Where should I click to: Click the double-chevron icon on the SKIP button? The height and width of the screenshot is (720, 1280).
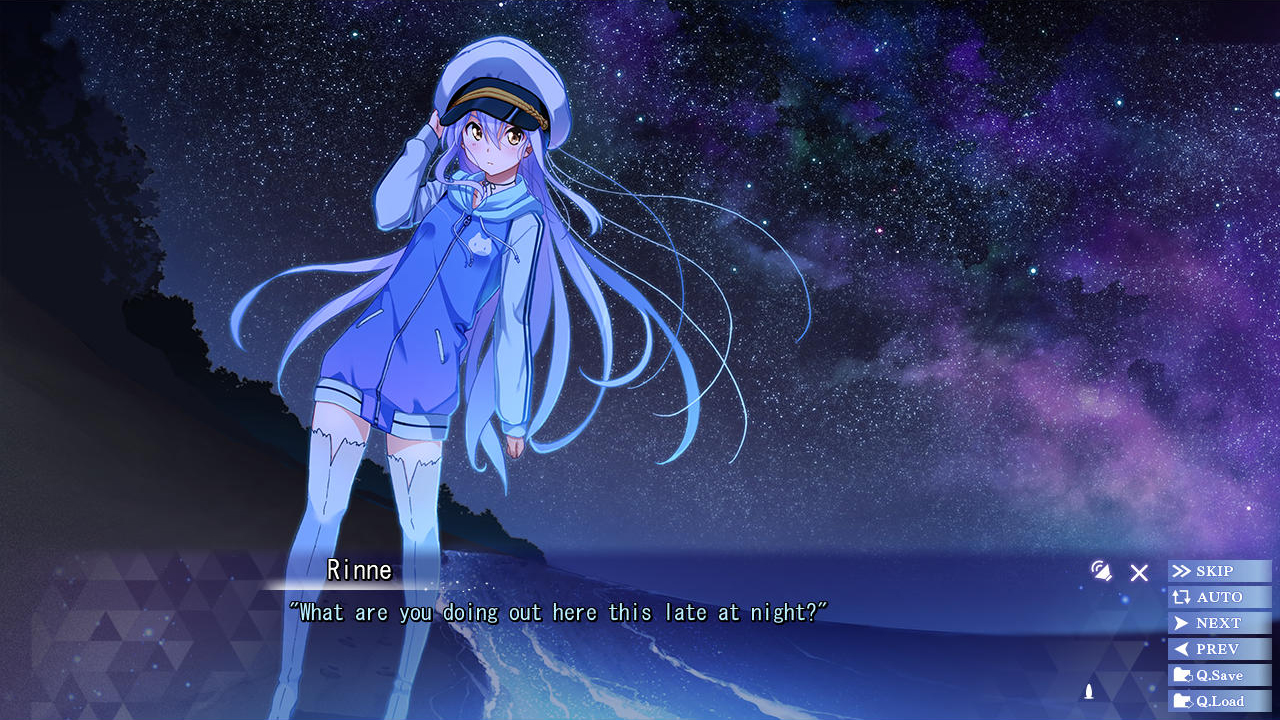pos(1184,571)
